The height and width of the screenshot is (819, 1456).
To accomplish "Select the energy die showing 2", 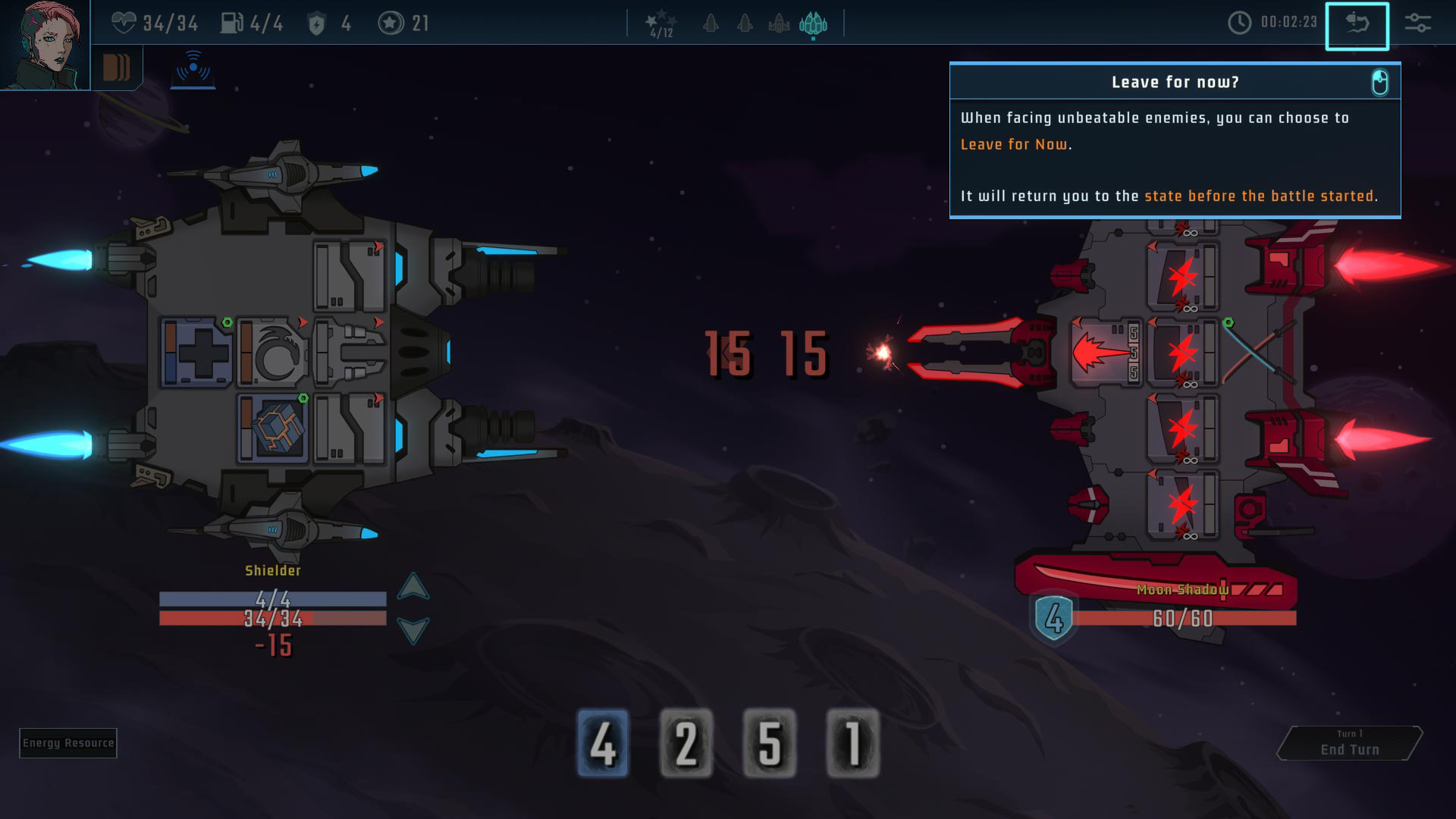I will [x=686, y=743].
